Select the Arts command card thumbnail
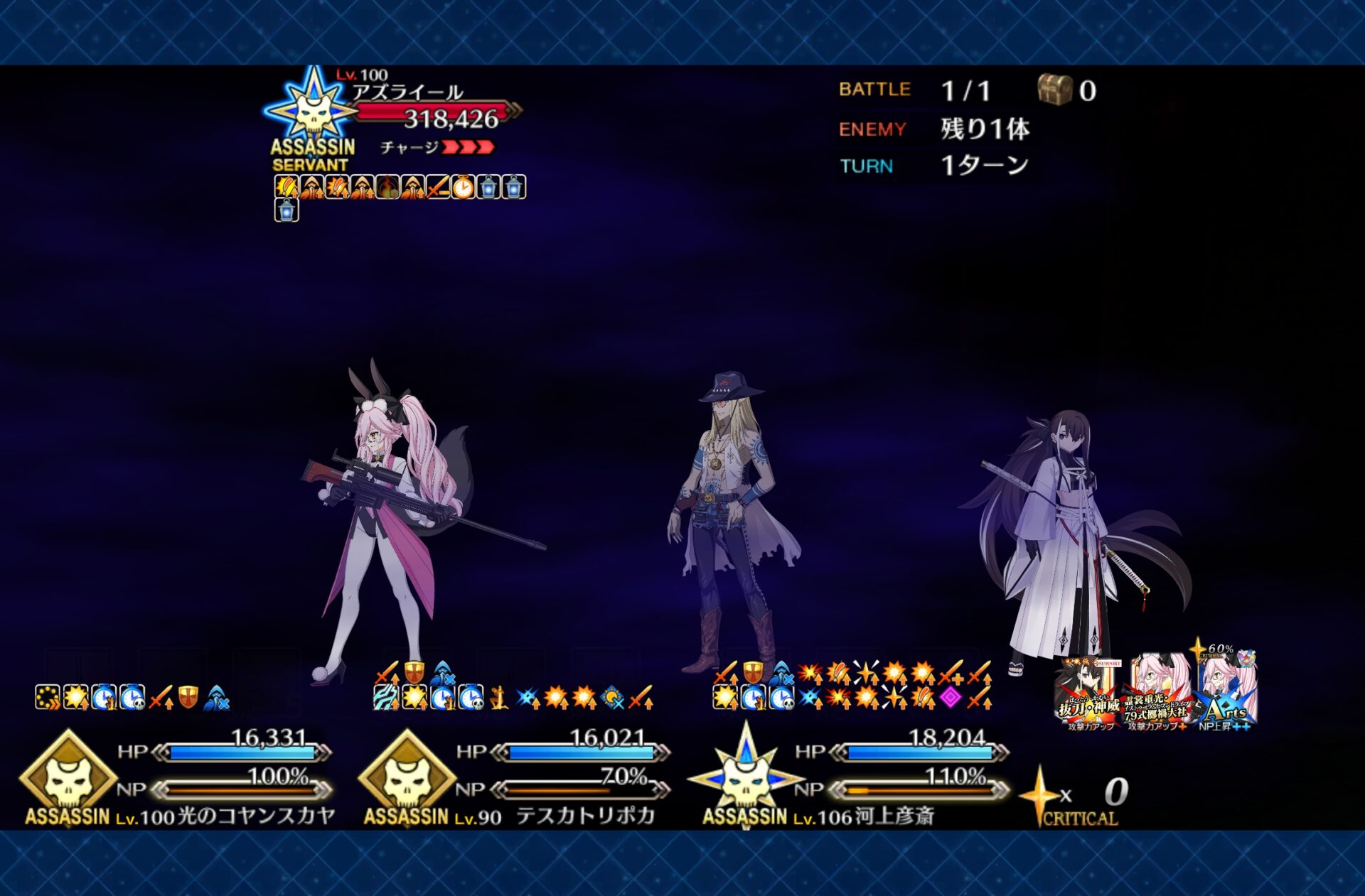Viewport: 1365px width, 896px height. coord(1226,691)
